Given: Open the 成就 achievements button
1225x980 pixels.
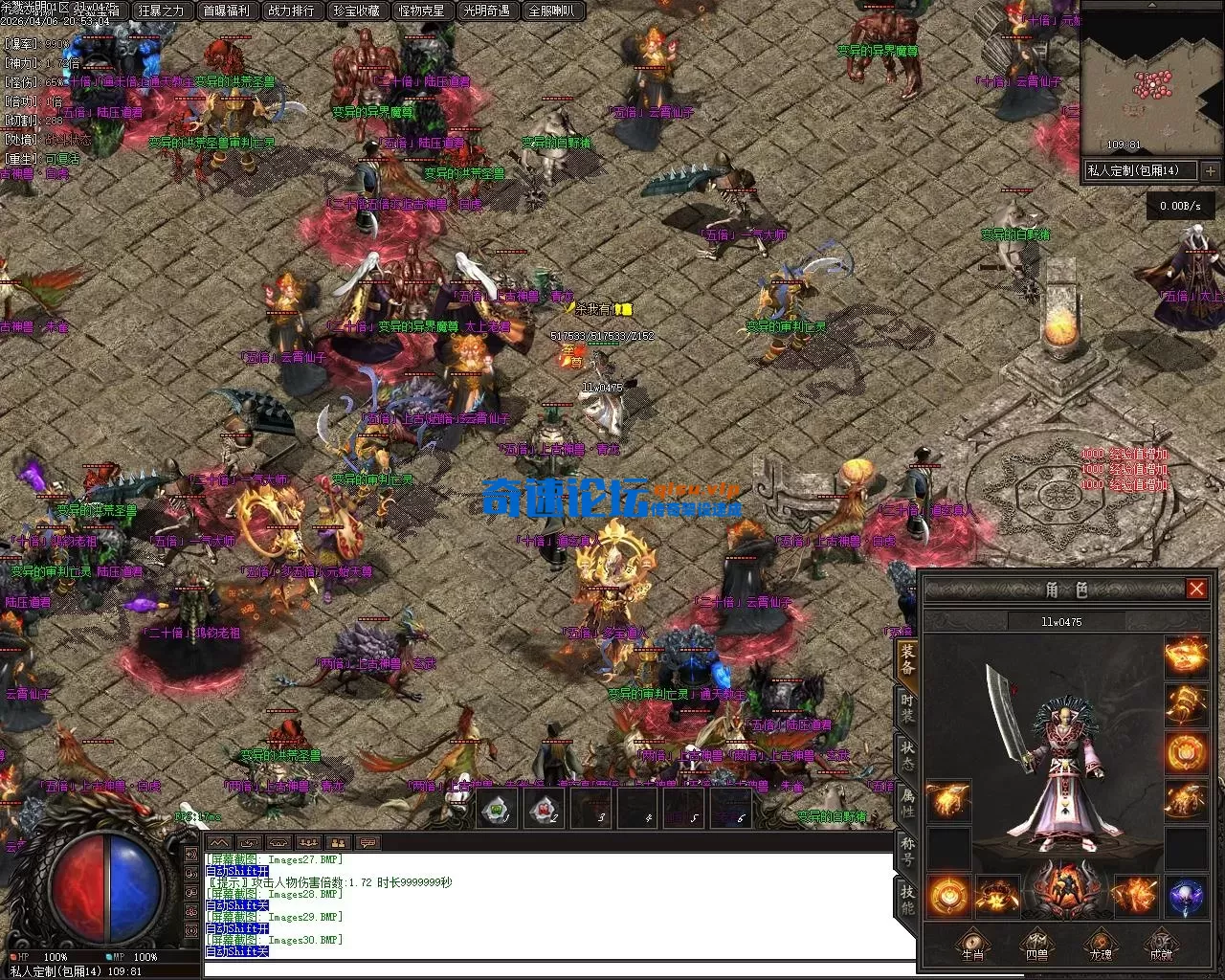Looking at the screenshot, I should (1162, 943).
